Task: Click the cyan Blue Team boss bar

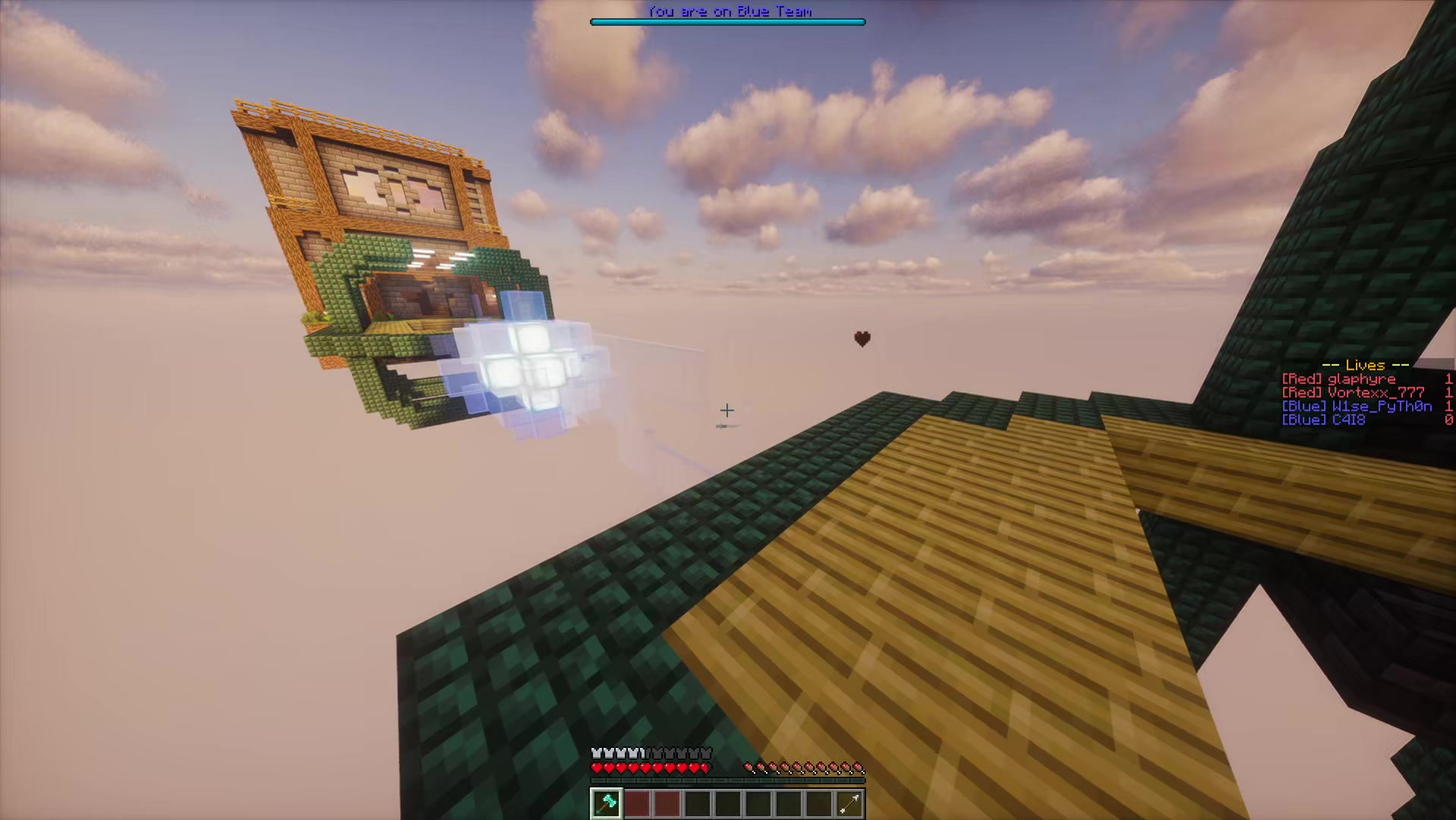Action: click(727, 21)
